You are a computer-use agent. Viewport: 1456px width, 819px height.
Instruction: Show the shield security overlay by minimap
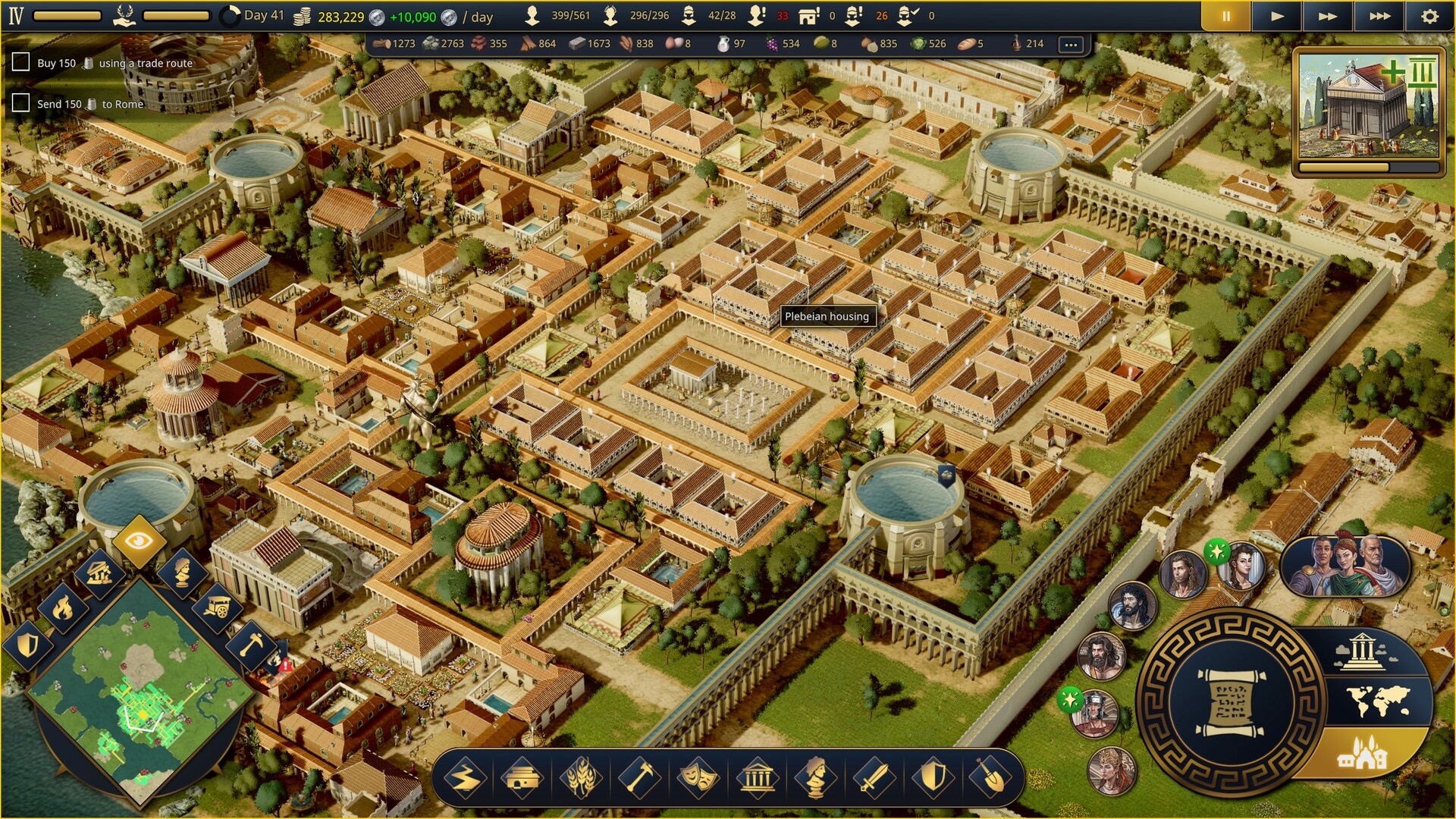point(29,645)
